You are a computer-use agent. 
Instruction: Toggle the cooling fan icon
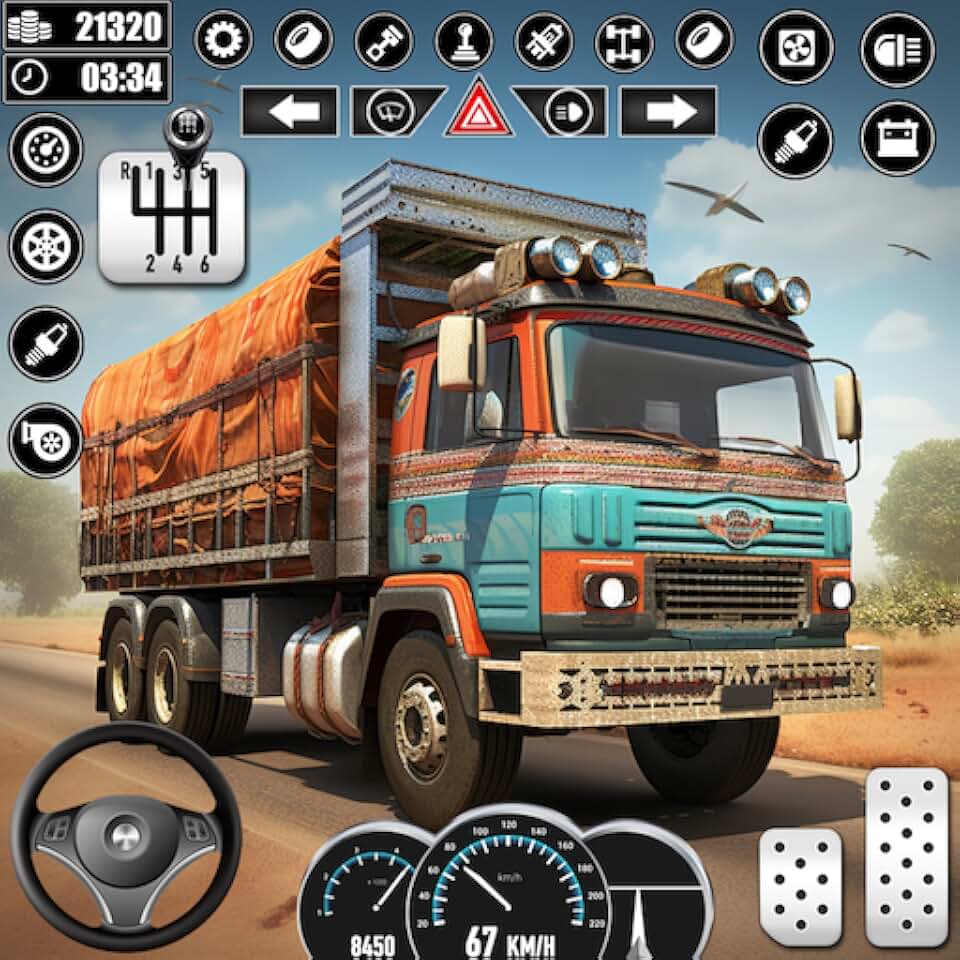(x=796, y=47)
